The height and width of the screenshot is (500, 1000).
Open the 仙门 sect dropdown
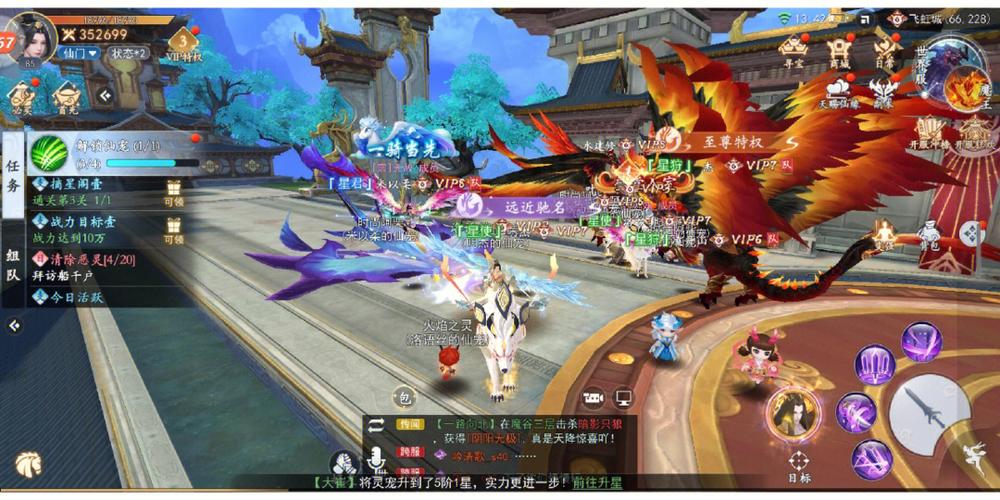coord(77,53)
